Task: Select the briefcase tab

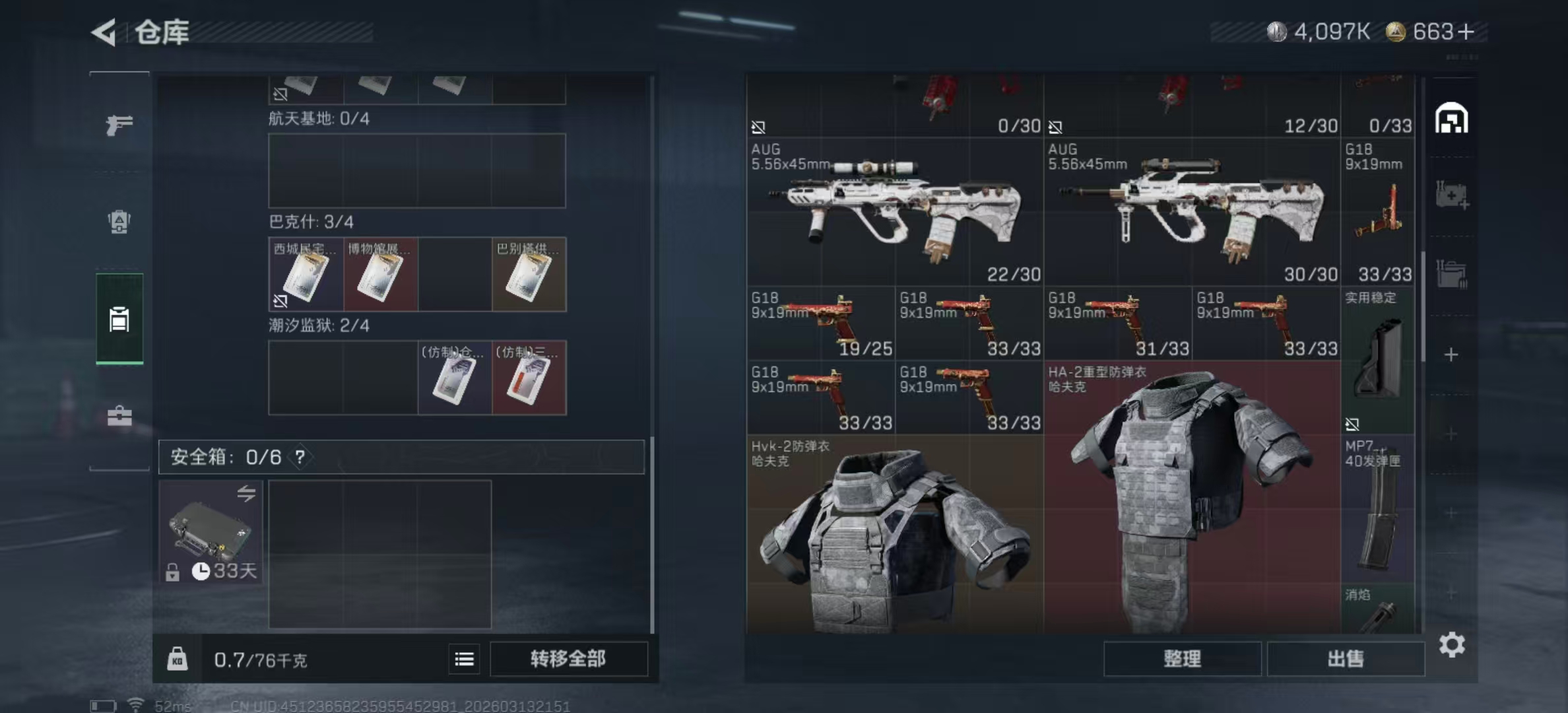Action: (x=119, y=416)
